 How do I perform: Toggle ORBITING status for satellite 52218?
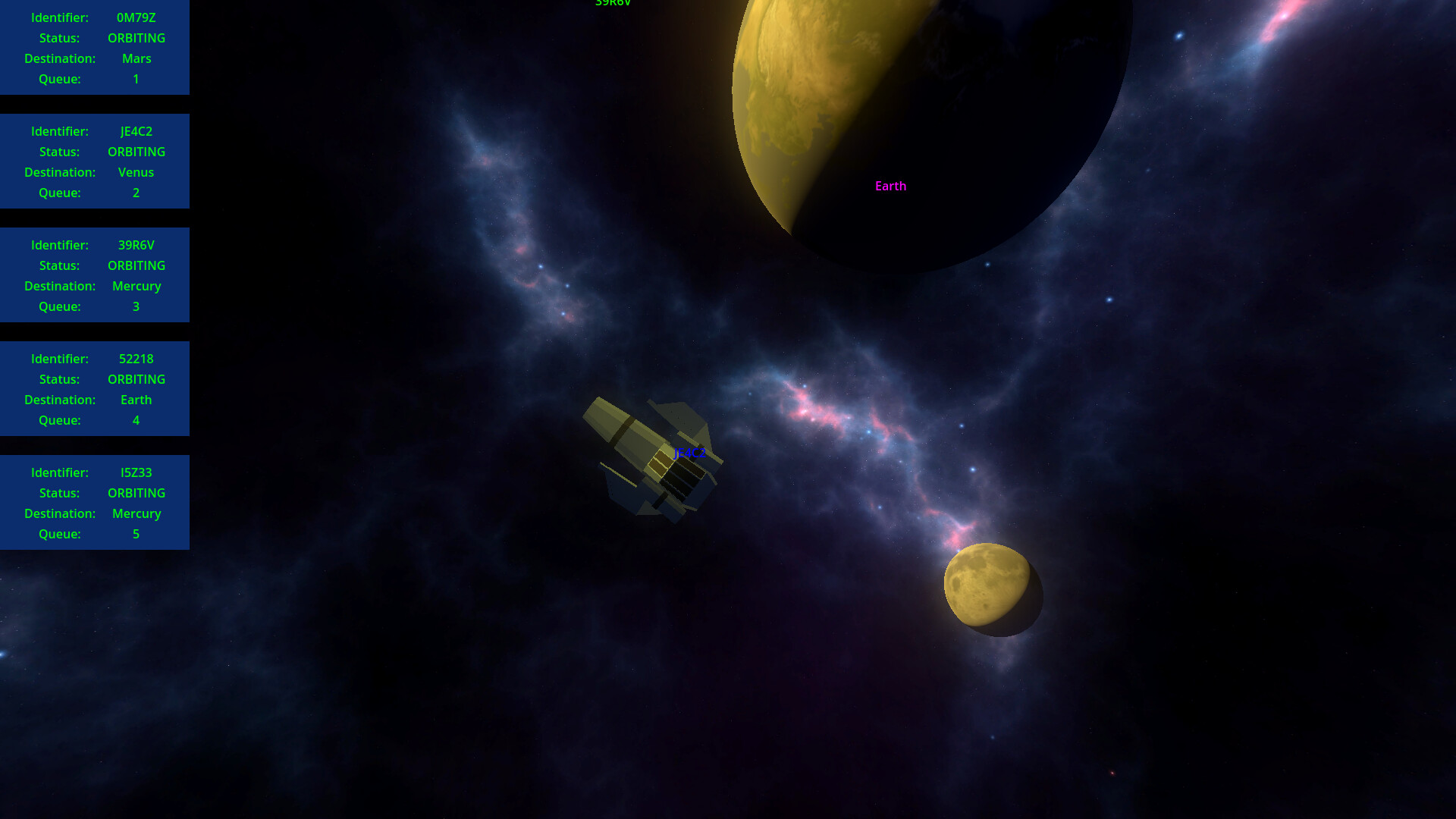(136, 379)
